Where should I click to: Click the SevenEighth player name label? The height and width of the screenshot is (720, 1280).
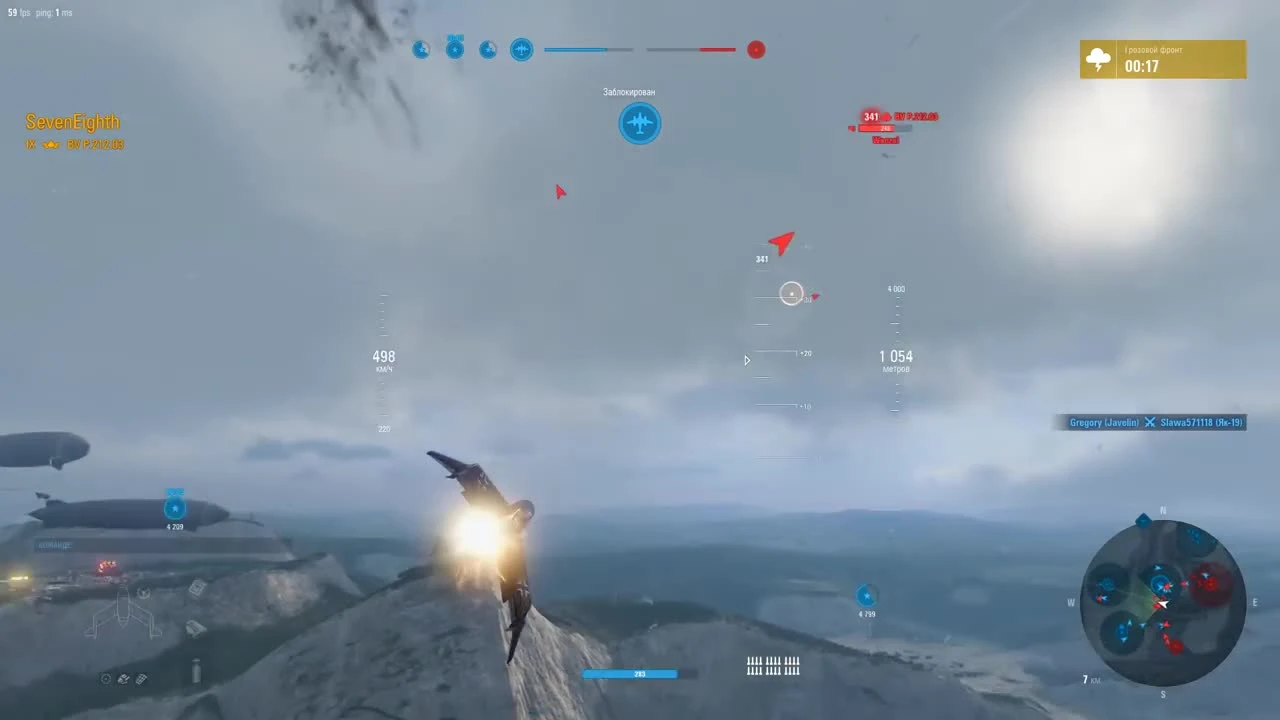tap(71, 121)
